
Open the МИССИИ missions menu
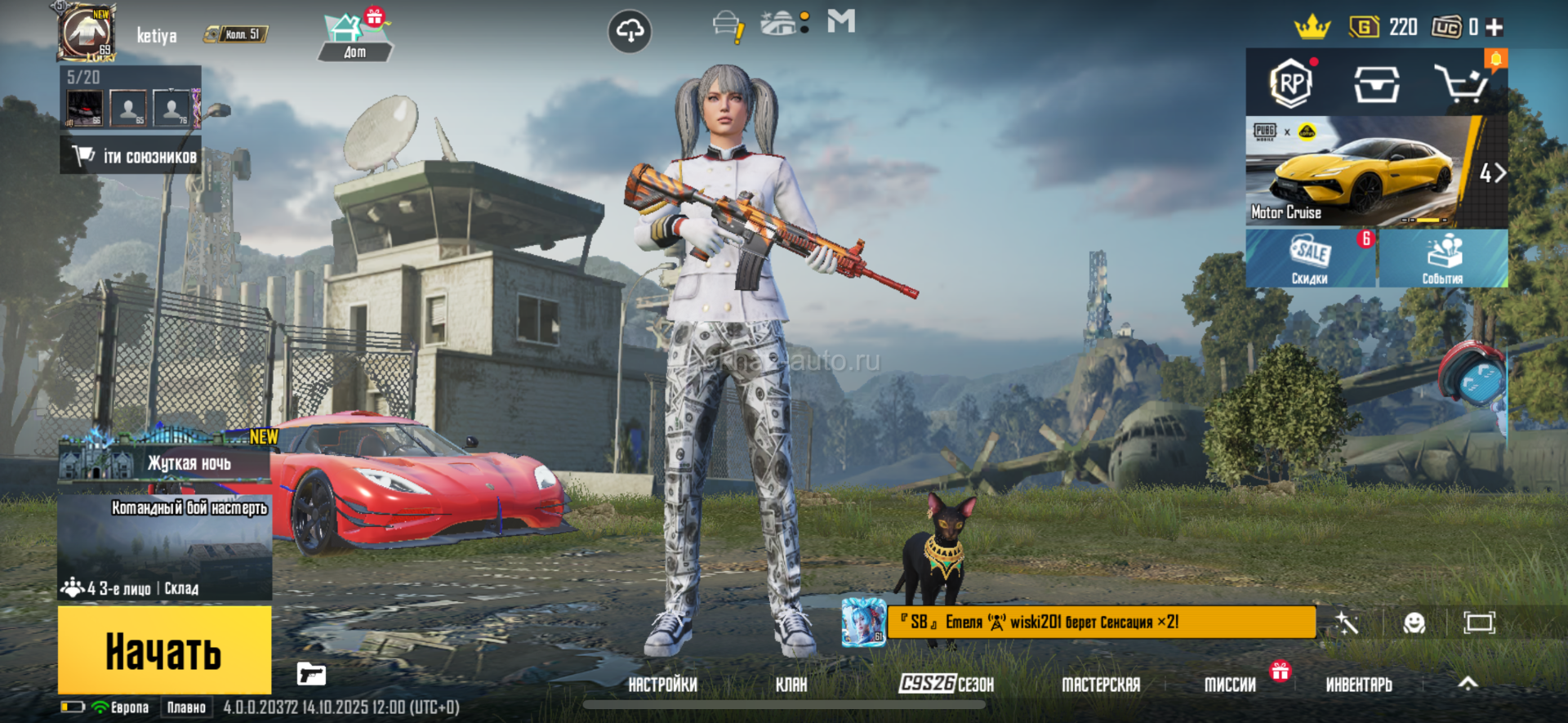point(1230,685)
